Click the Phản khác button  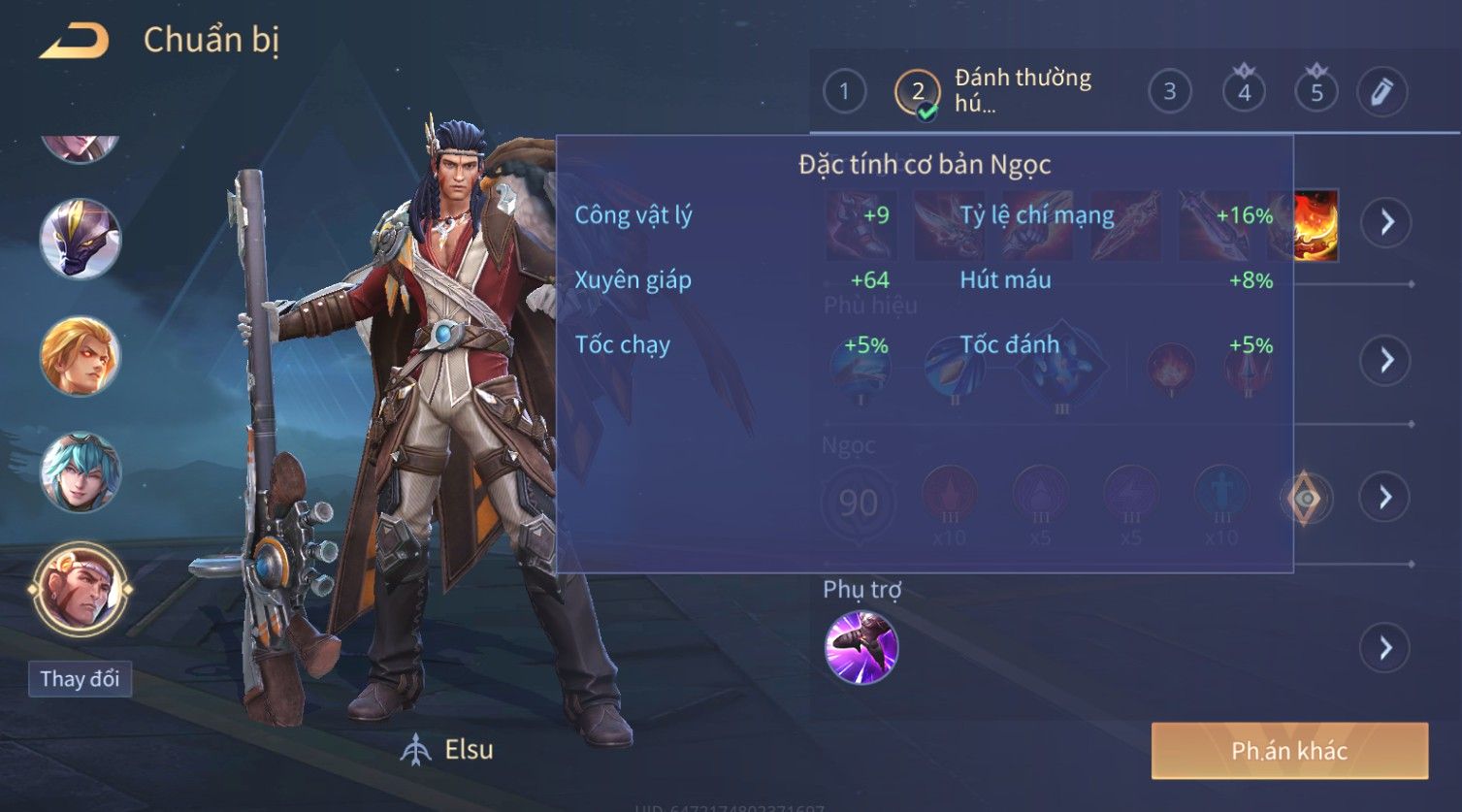pos(1289,750)
